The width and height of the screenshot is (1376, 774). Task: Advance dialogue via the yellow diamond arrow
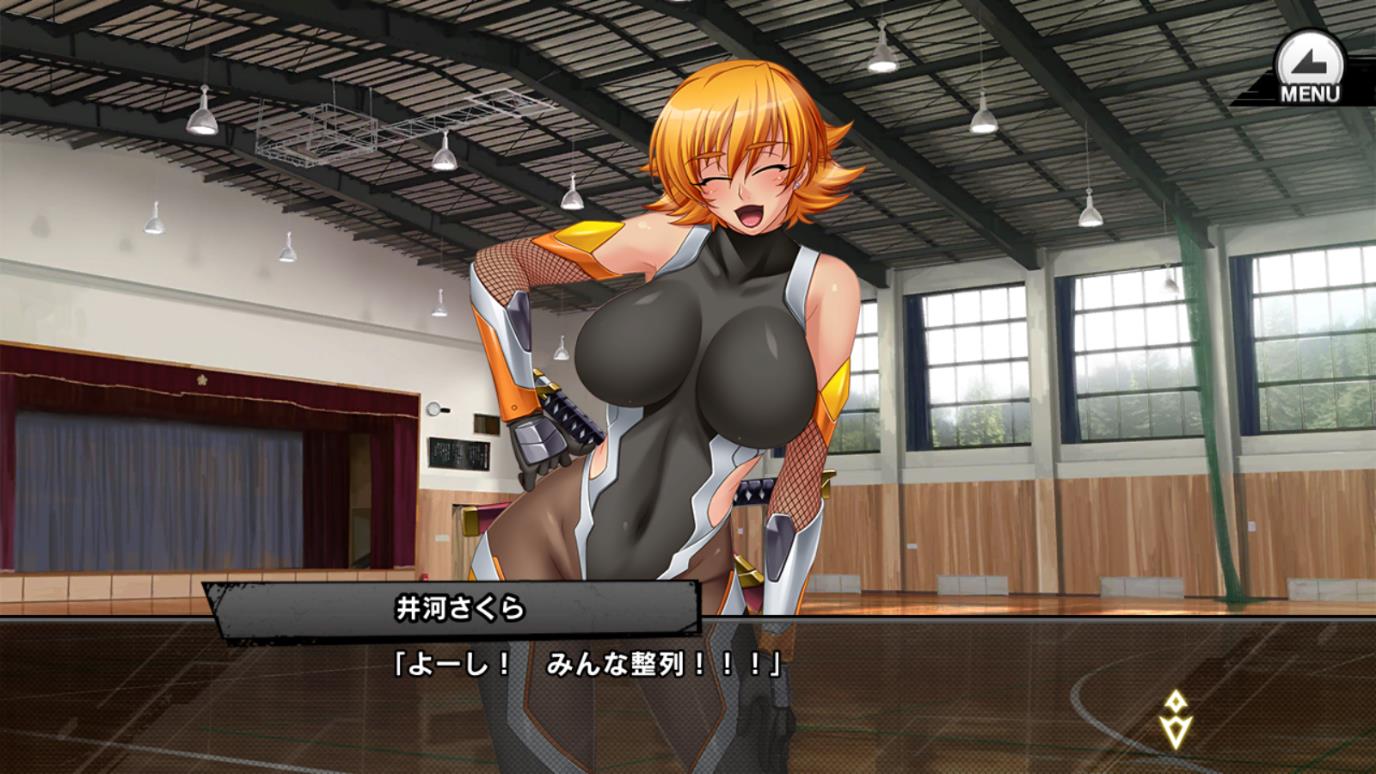1175,720
